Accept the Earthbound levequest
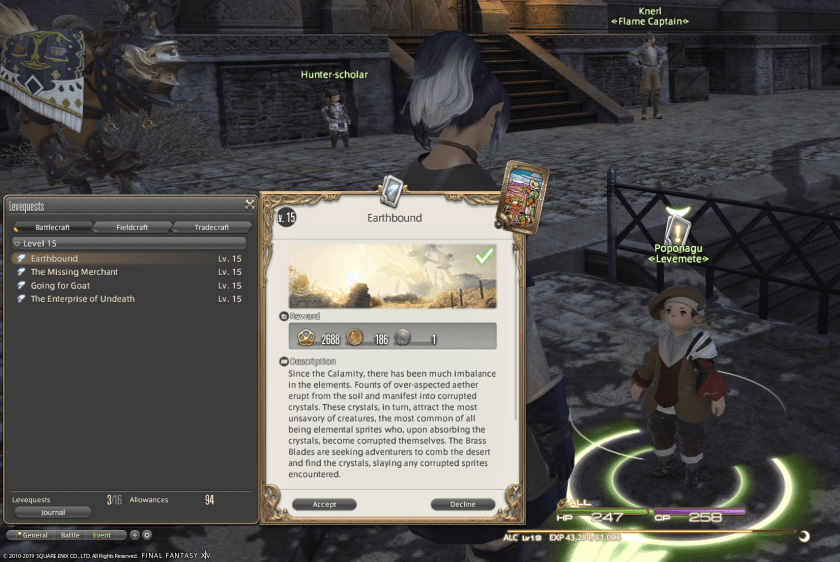This screenshot has height=562, width=840. [324, 504]
